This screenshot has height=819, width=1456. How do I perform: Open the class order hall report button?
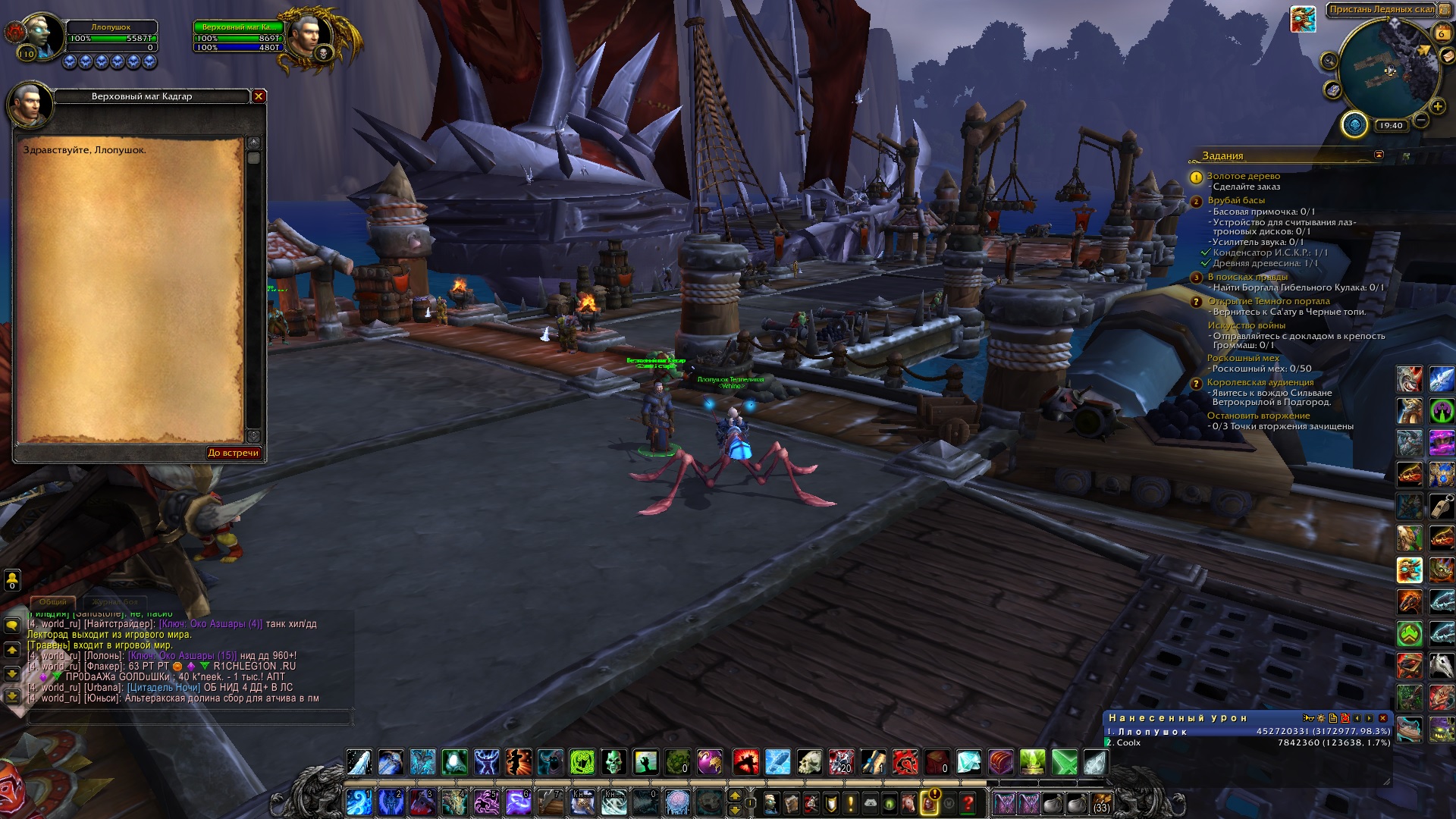tap(1354, 124)
